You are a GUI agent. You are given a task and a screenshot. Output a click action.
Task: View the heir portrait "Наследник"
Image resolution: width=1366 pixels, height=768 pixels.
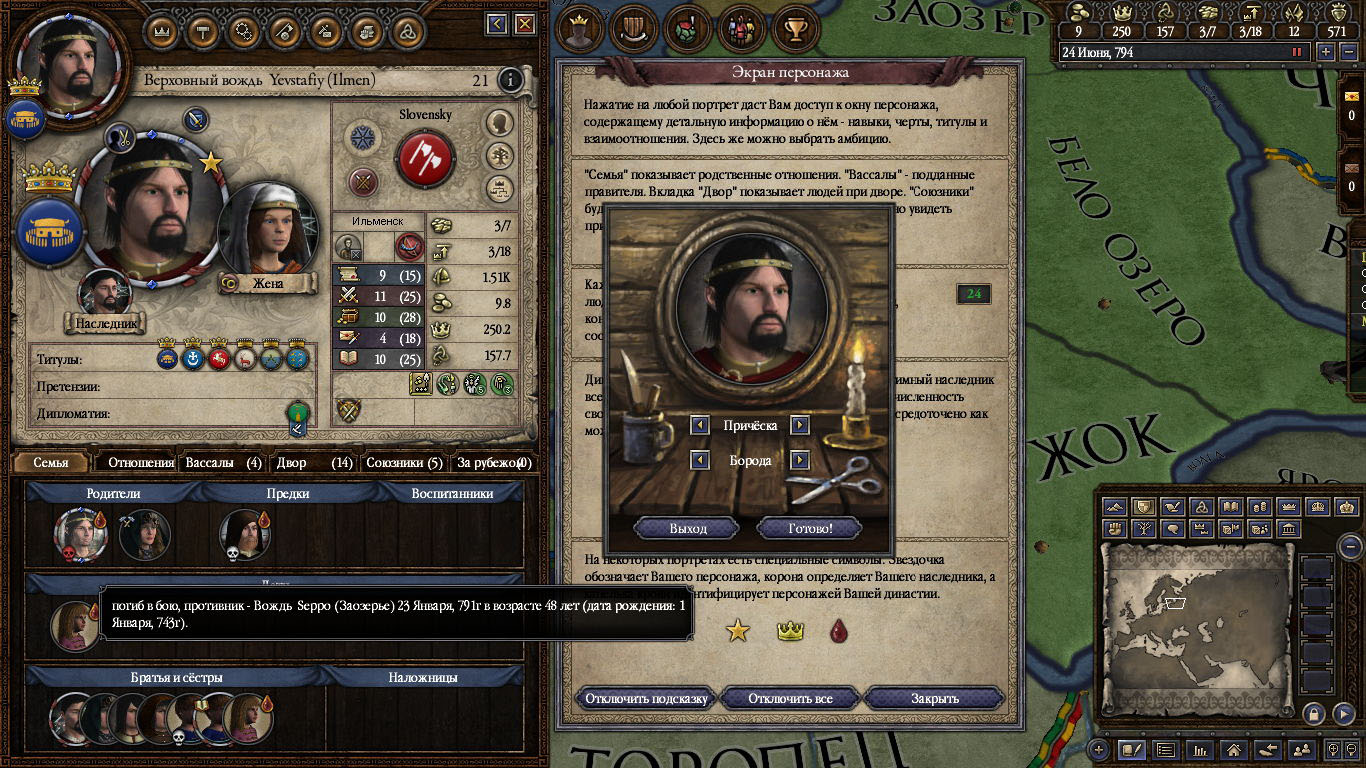(105, 295)
